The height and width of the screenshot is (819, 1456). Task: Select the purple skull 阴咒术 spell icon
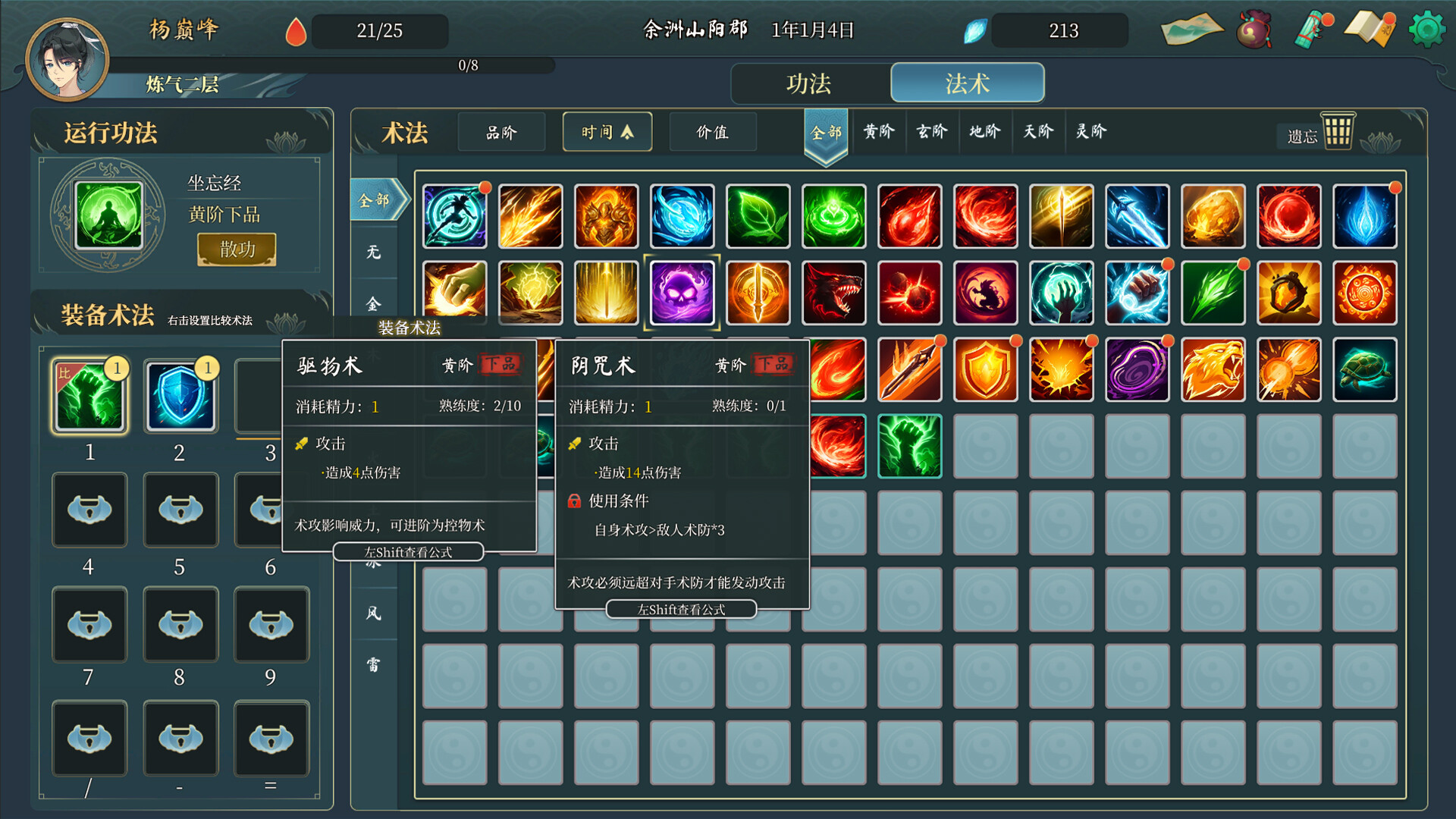tap(682, 293)
